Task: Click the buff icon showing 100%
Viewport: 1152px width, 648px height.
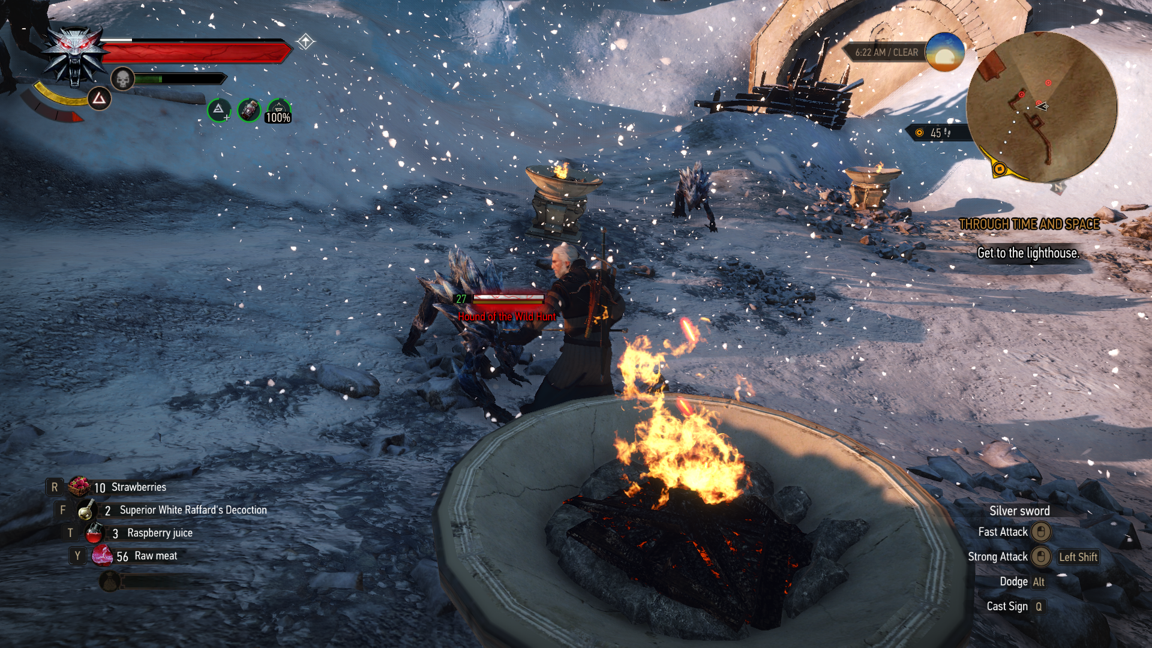Action: pyautogui.click(x=278, y=111)
